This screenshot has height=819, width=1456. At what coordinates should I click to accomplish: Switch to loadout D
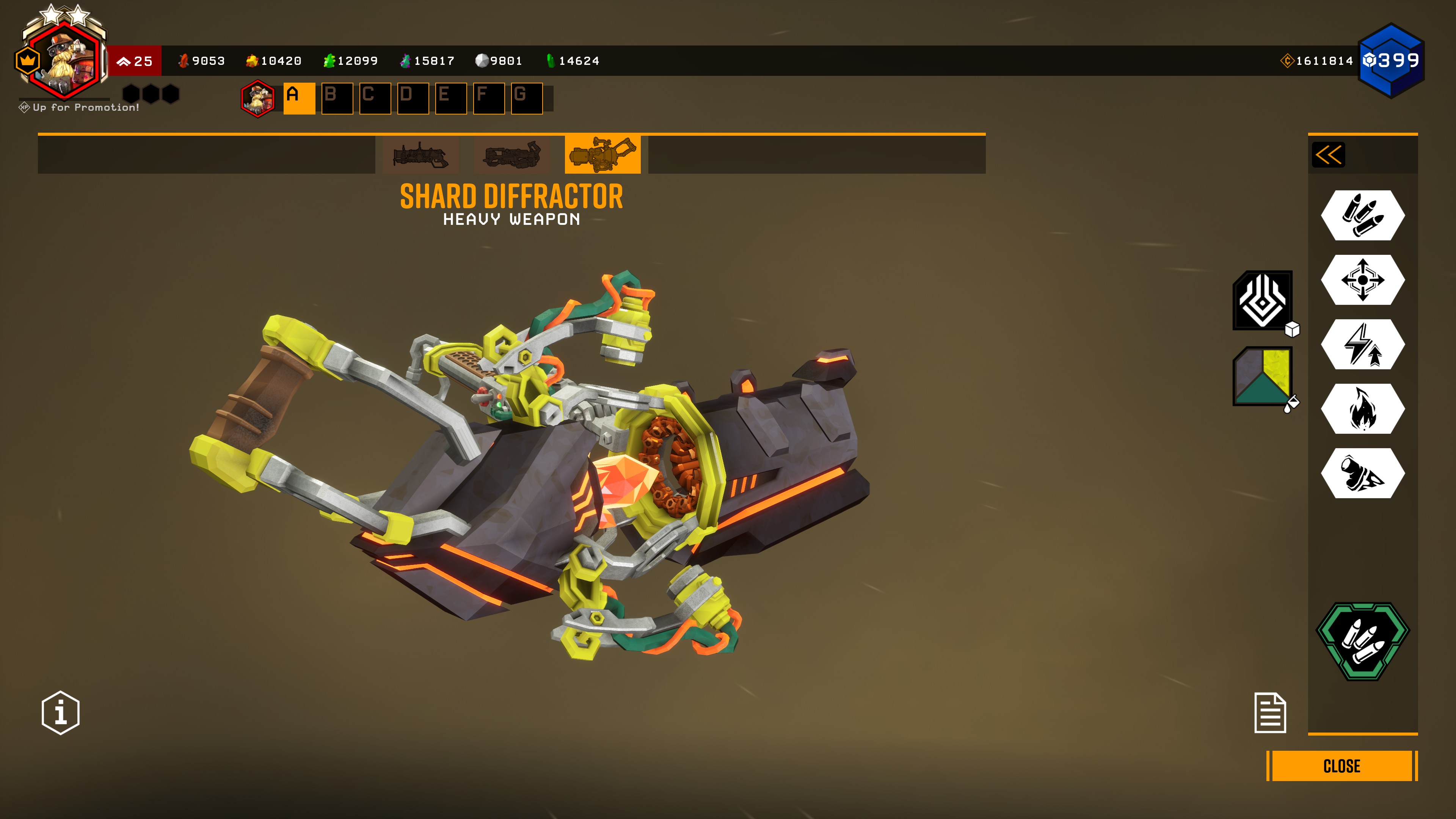(413, 98)
